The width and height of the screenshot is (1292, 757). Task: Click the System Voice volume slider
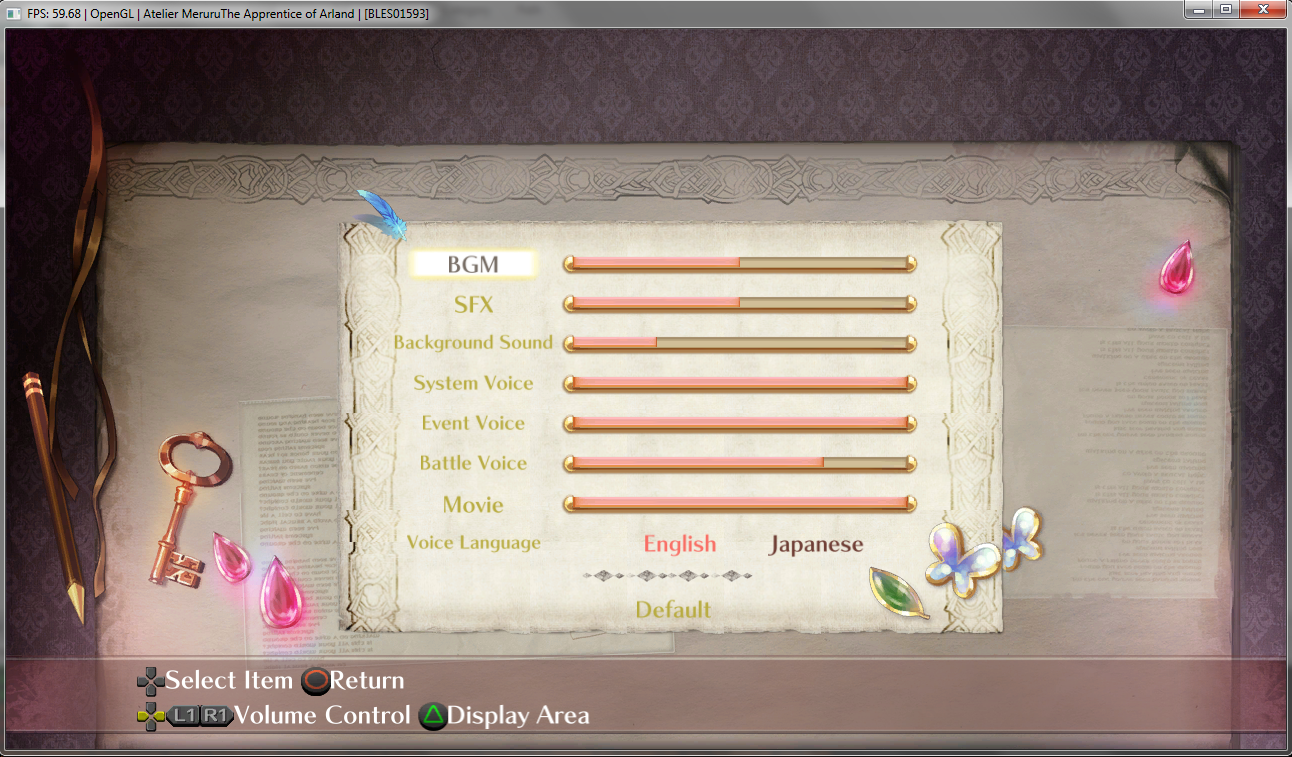tap(739, 384)
